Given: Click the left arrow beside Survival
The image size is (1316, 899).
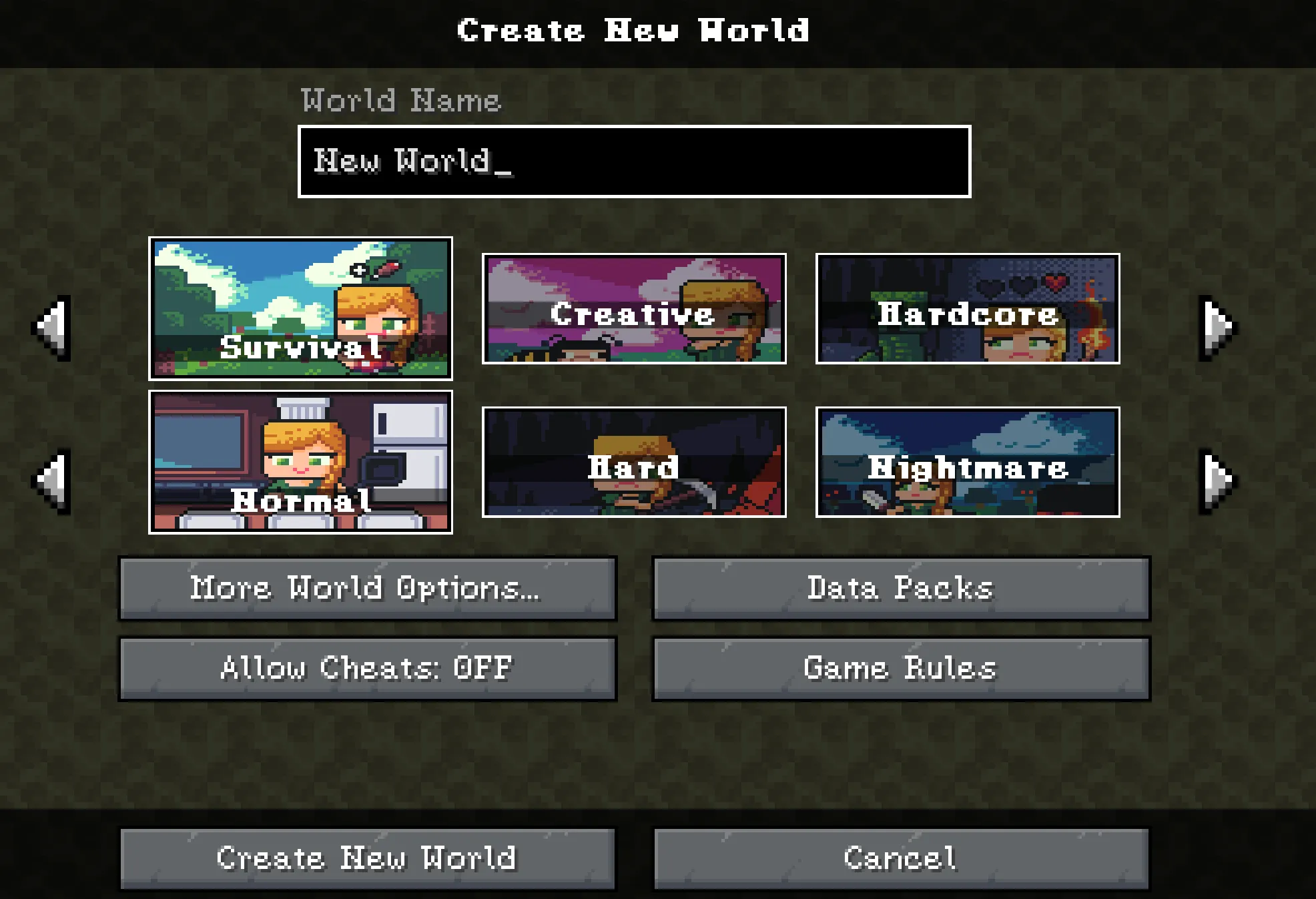Looking at the screenshot, I should (x=51, y=326).
